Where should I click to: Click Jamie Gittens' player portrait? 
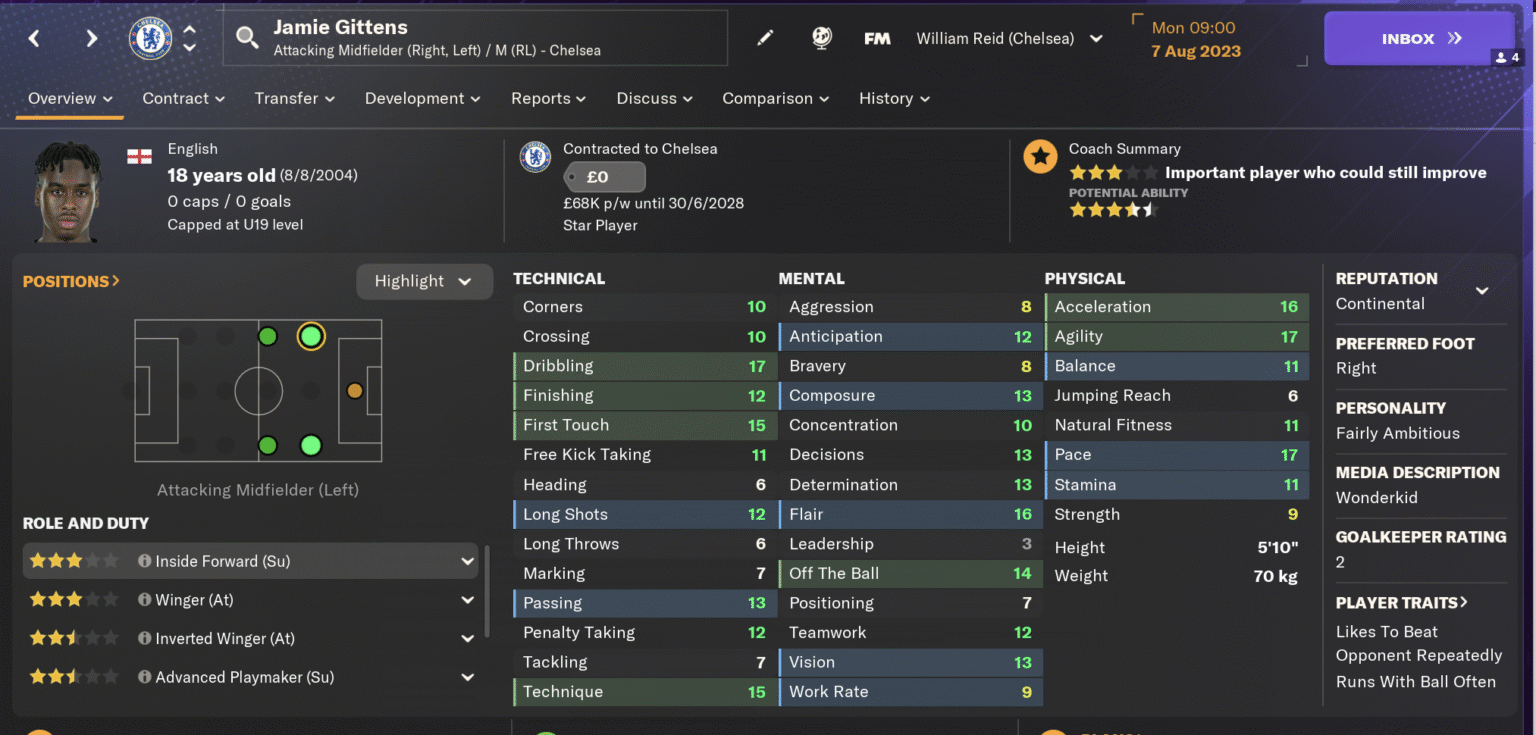point(67,190)
